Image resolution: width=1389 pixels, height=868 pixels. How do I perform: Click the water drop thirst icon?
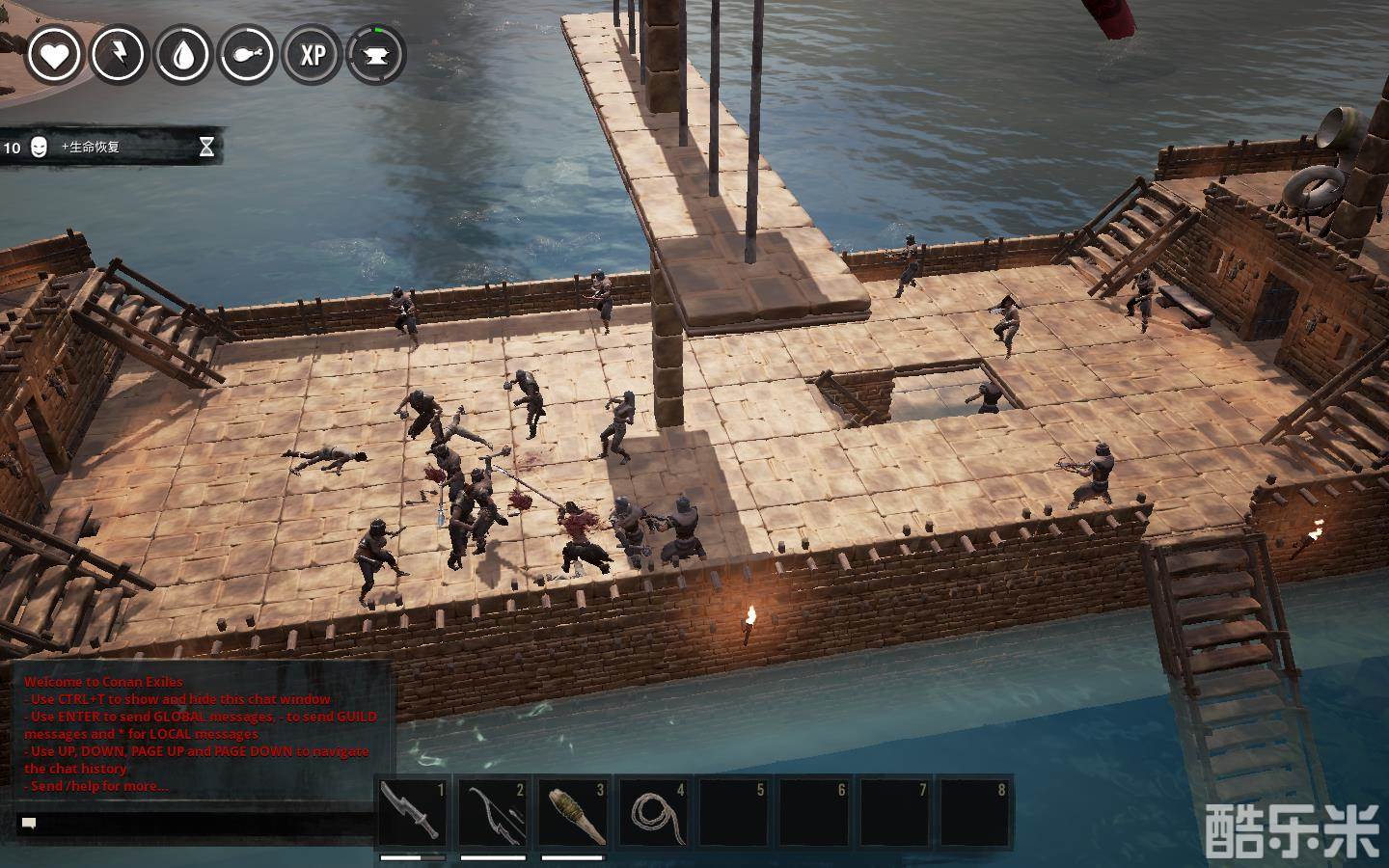[x=183, y=55]
